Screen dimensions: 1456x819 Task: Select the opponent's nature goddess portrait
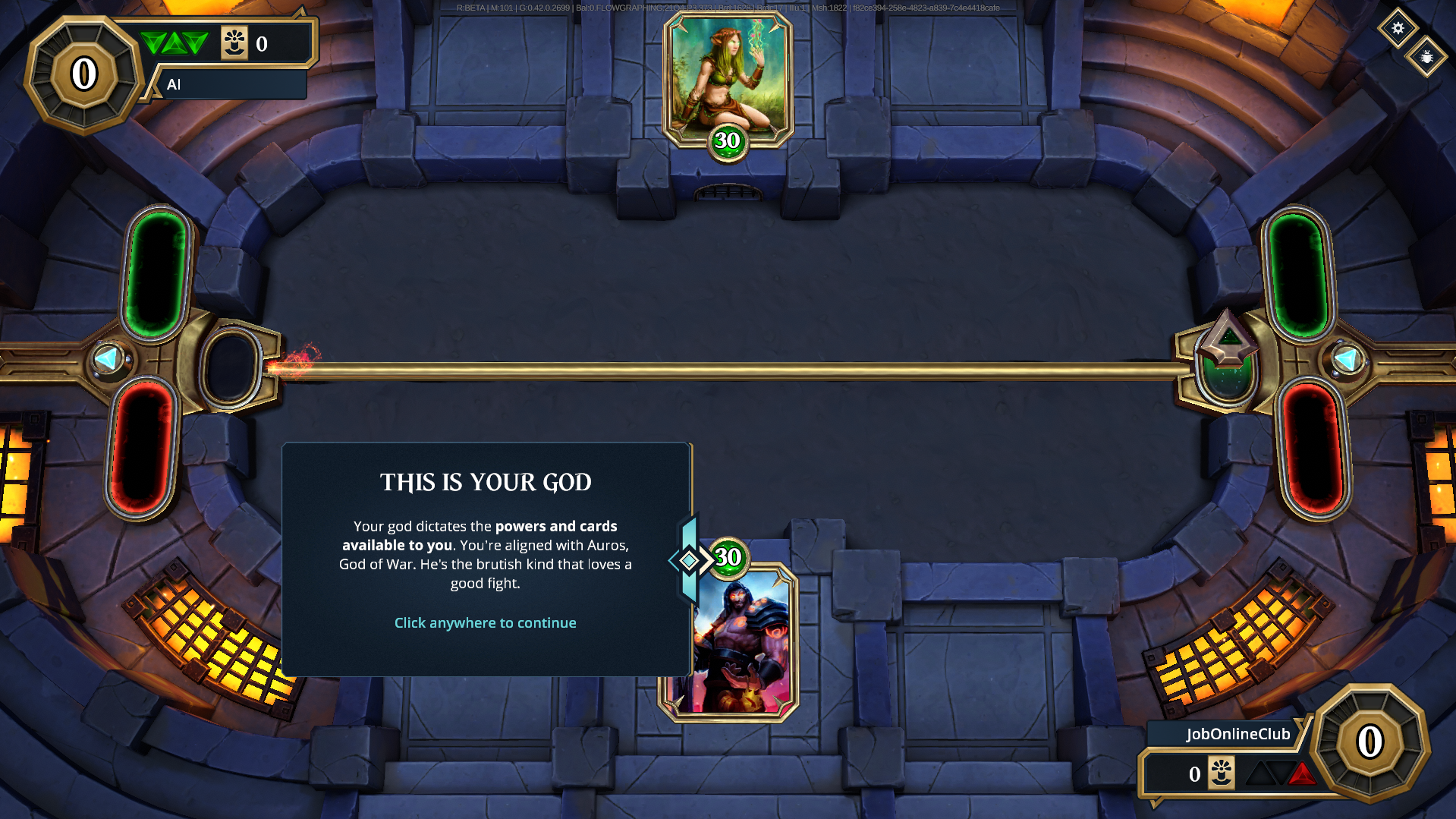727,77
